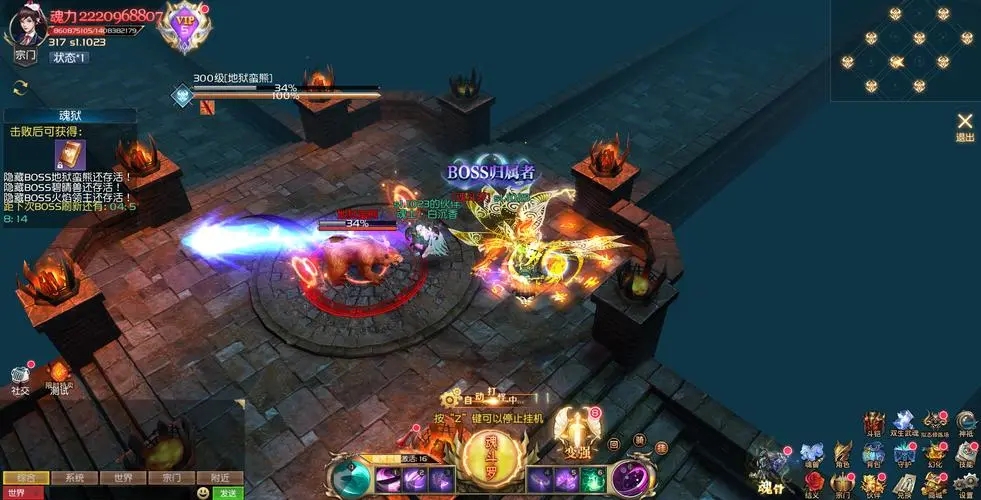Click the green 发送 send button

tap(229, 493)
